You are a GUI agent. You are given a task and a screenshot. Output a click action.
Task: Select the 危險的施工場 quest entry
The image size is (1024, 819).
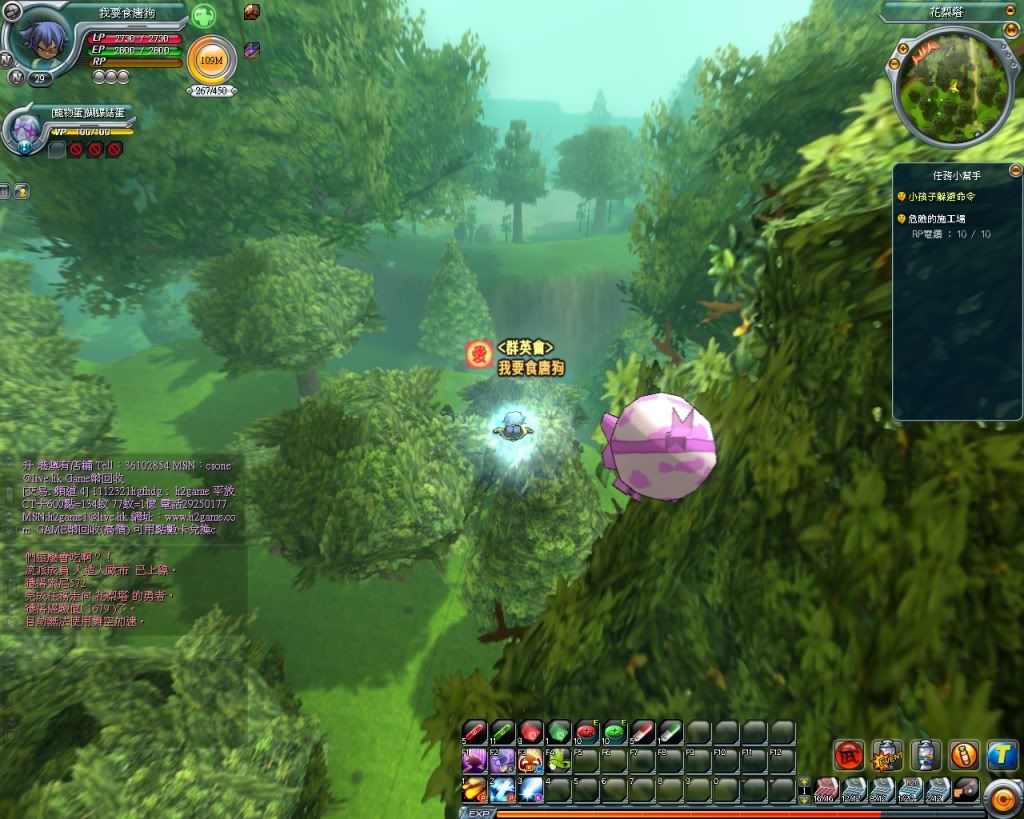pos(936,218)
